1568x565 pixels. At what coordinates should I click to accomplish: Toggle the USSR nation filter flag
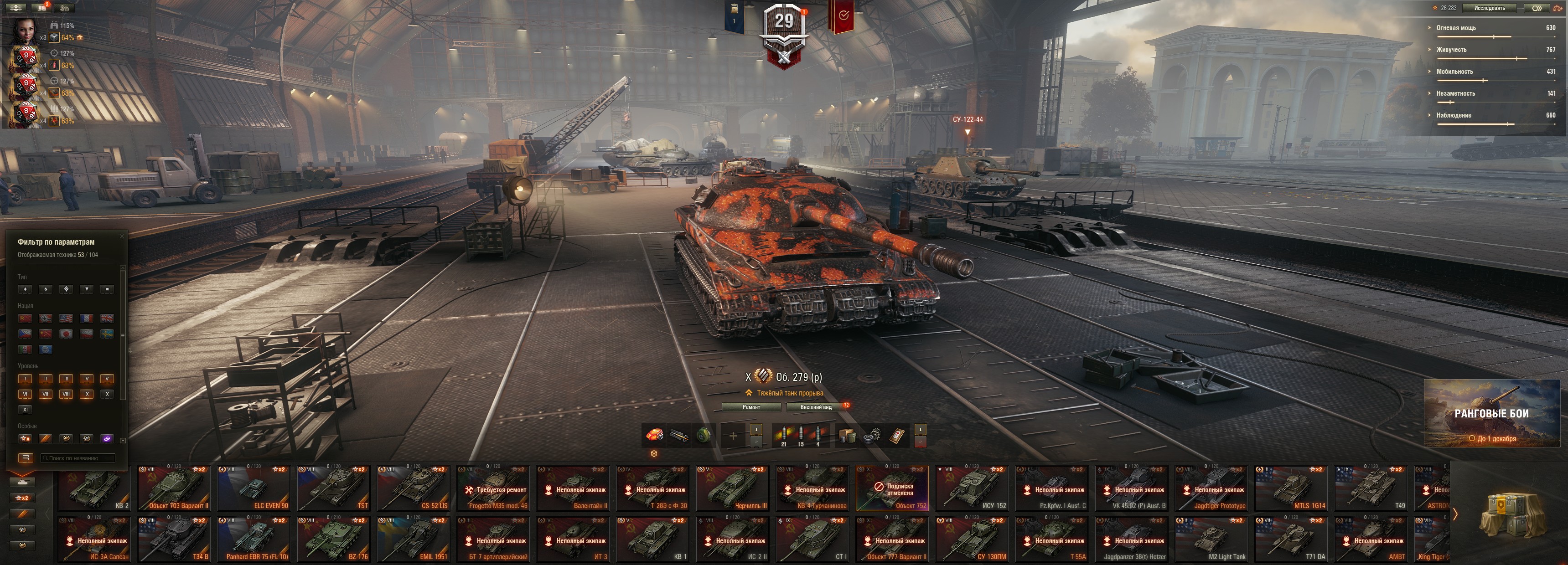tap(25, 318)
